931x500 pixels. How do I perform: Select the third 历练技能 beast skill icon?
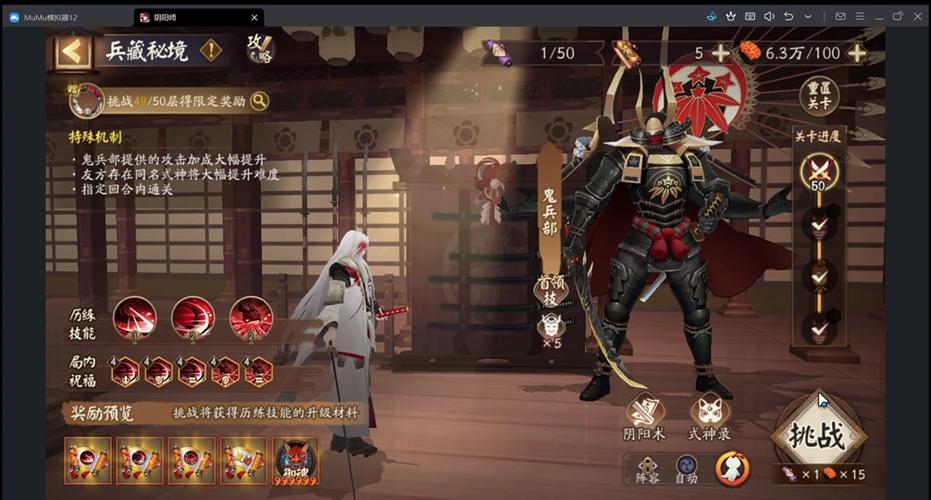point(250,319)
